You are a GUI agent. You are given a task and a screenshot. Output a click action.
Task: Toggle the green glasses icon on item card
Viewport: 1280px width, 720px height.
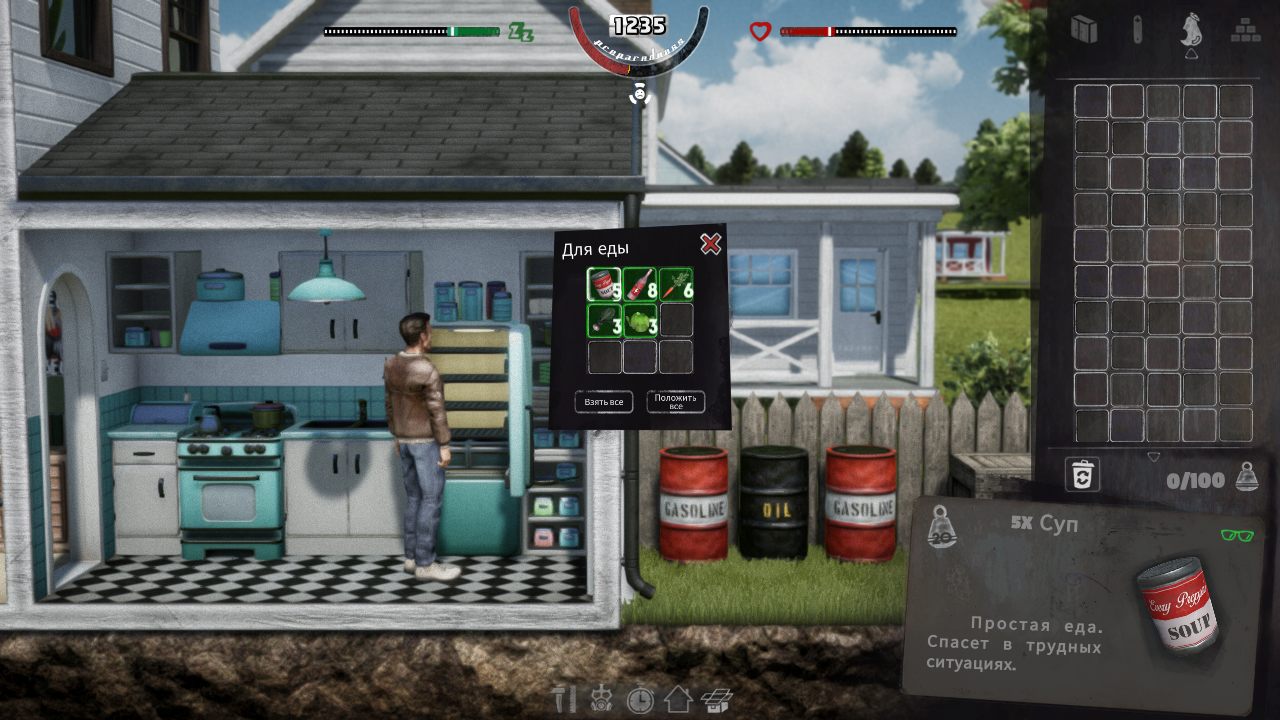1237,535
